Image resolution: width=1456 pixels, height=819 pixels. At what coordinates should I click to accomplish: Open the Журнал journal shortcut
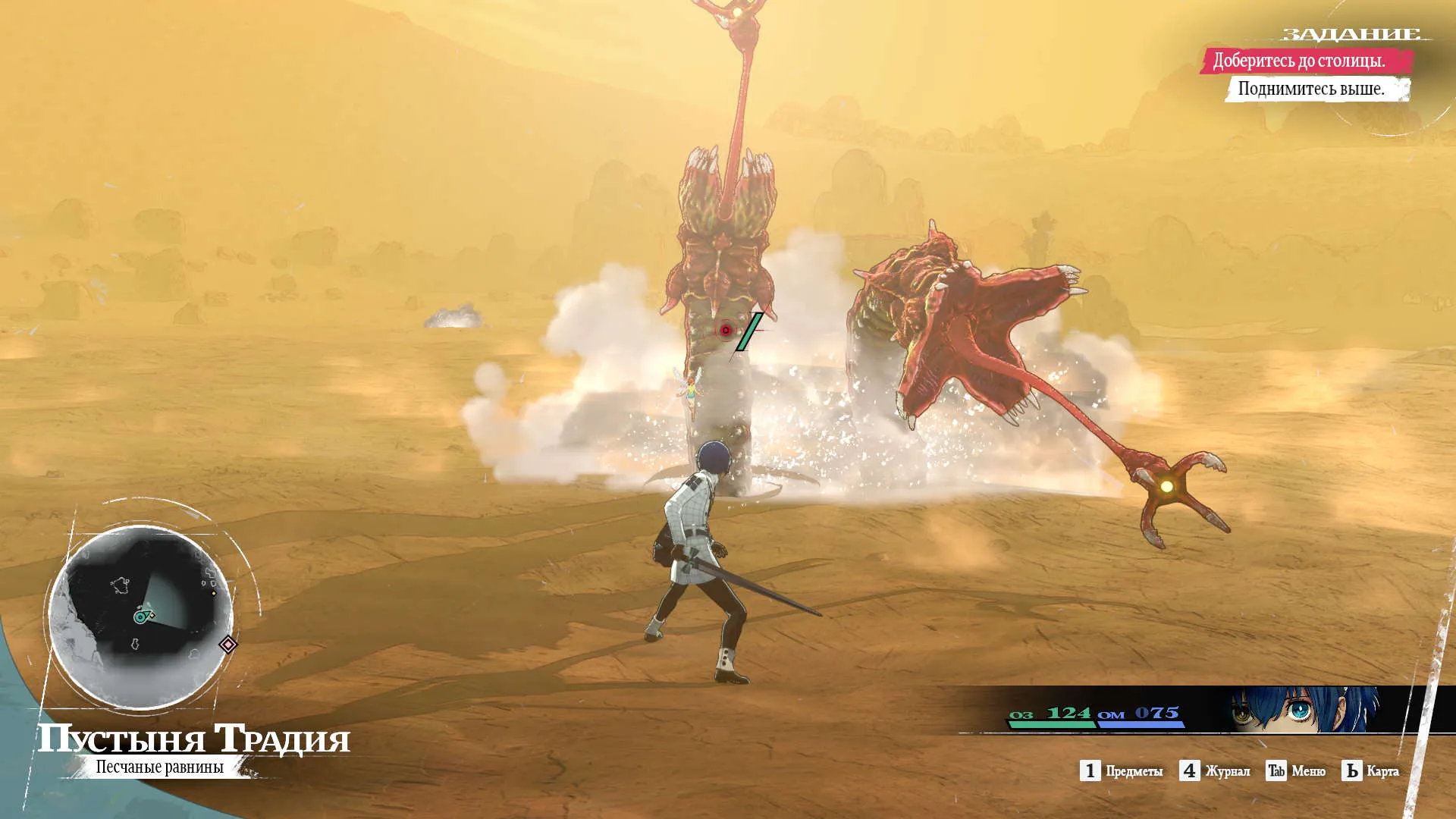coord(1215,771)
